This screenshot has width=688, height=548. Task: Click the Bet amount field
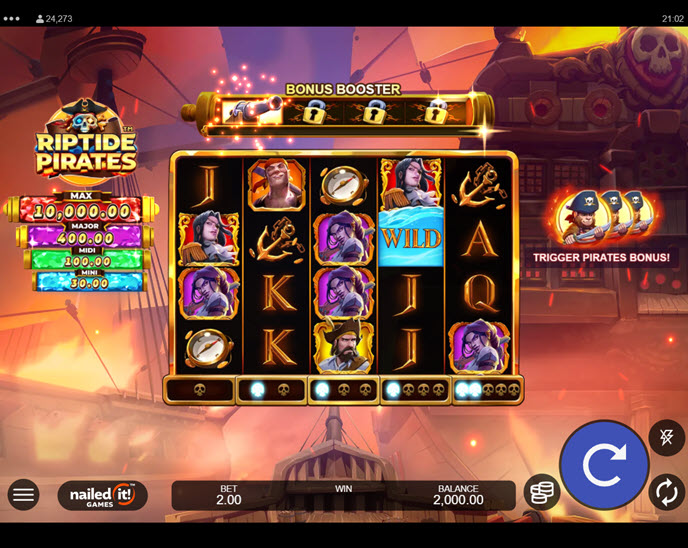pyautogui.click(x=228, y=495)
